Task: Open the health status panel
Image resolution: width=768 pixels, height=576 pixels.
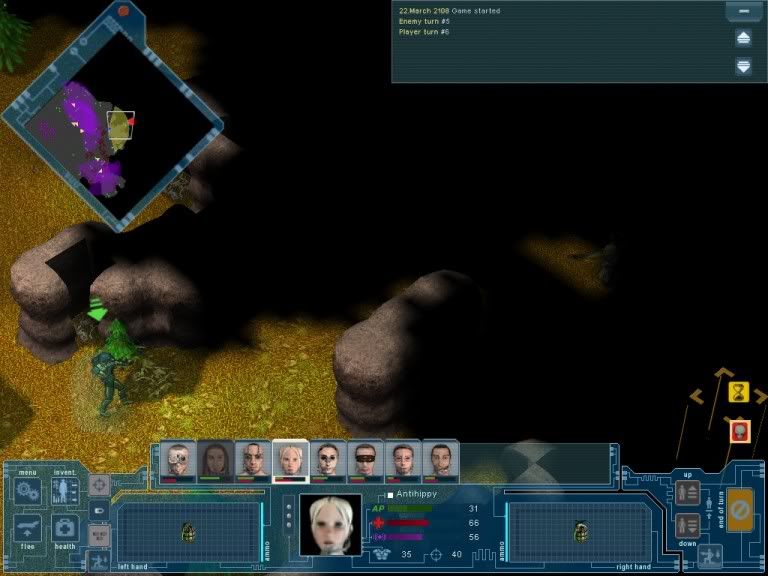Action: tap(65, 528)
